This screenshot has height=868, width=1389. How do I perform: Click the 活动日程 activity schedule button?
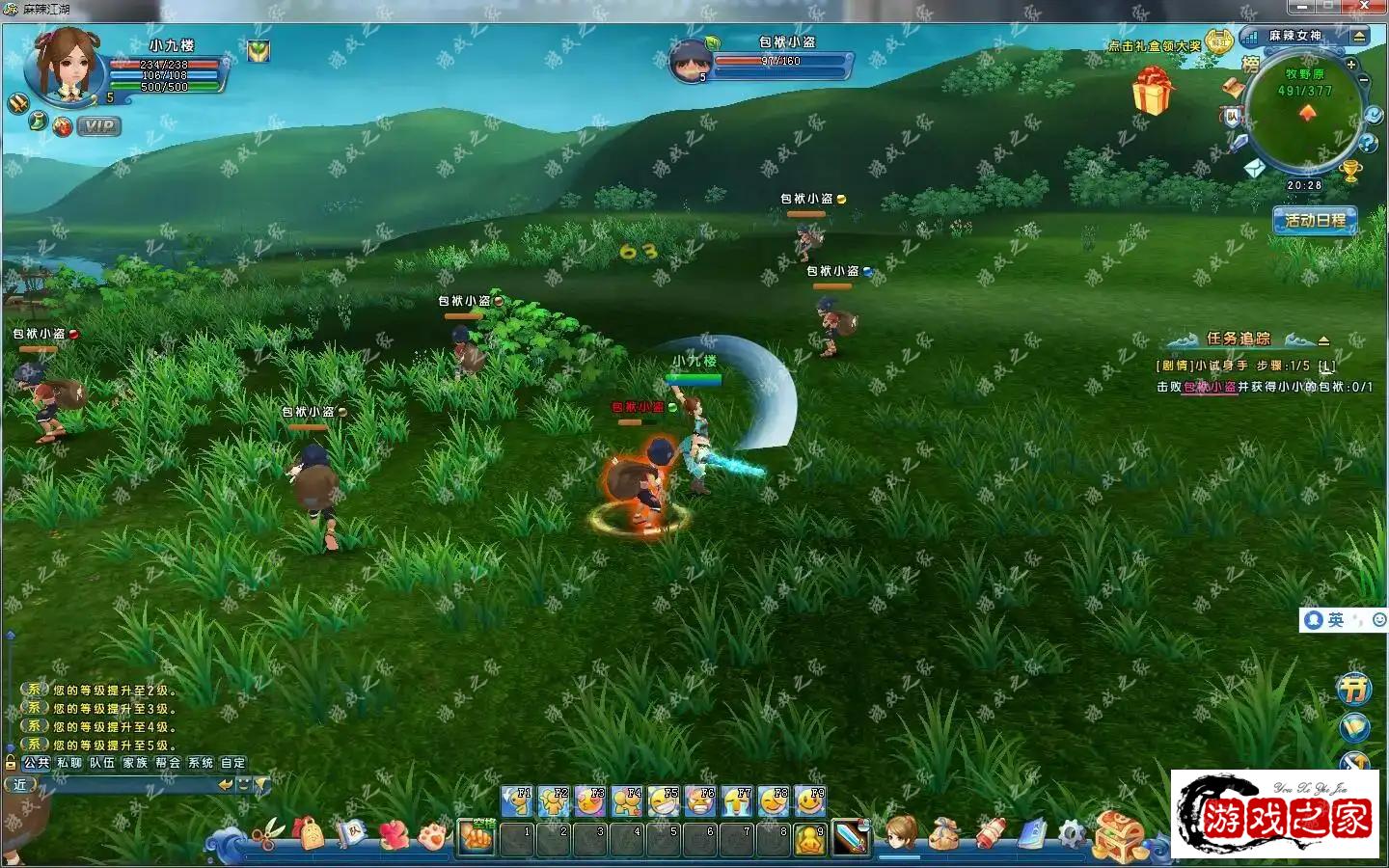coord(1316,220)
